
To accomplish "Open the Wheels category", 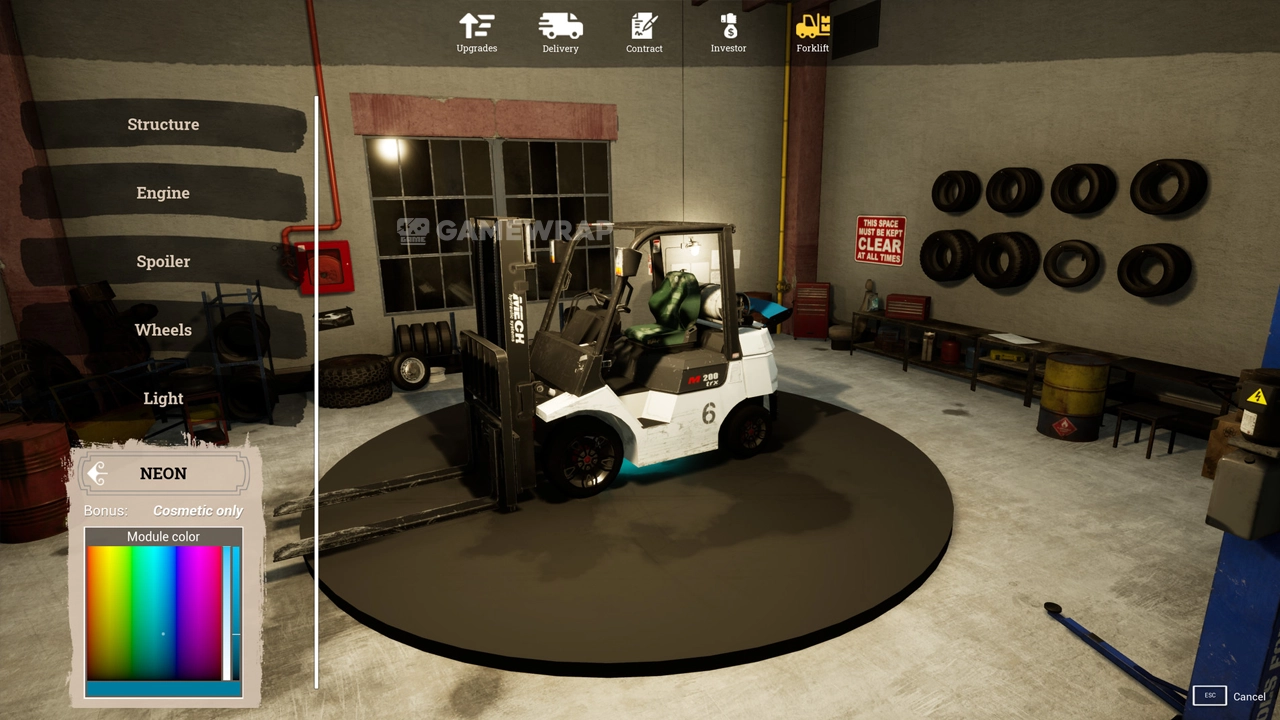I will tap(163, 330).
